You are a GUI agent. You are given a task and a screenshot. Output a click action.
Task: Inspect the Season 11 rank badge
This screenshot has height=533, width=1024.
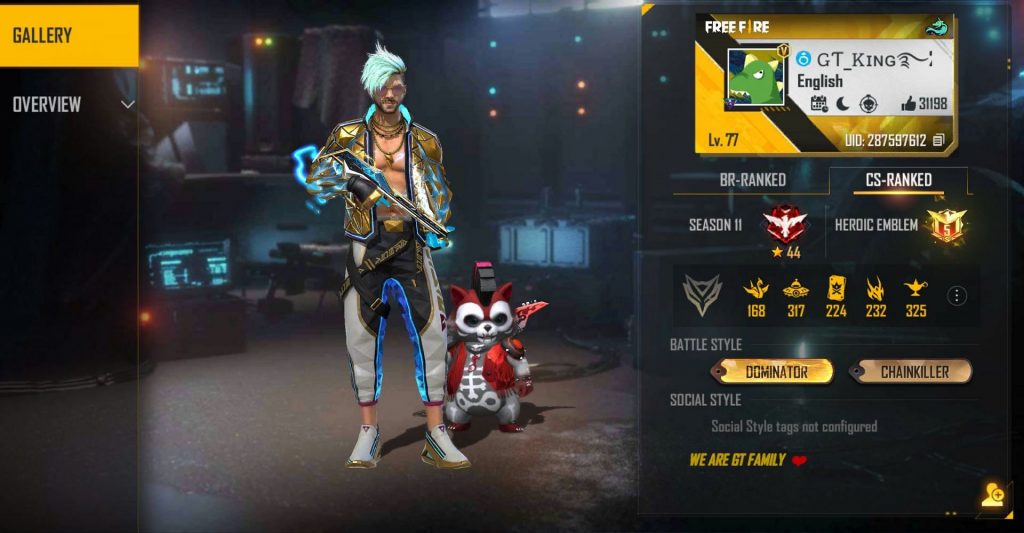pyautogui.click(x=785, y=225)
